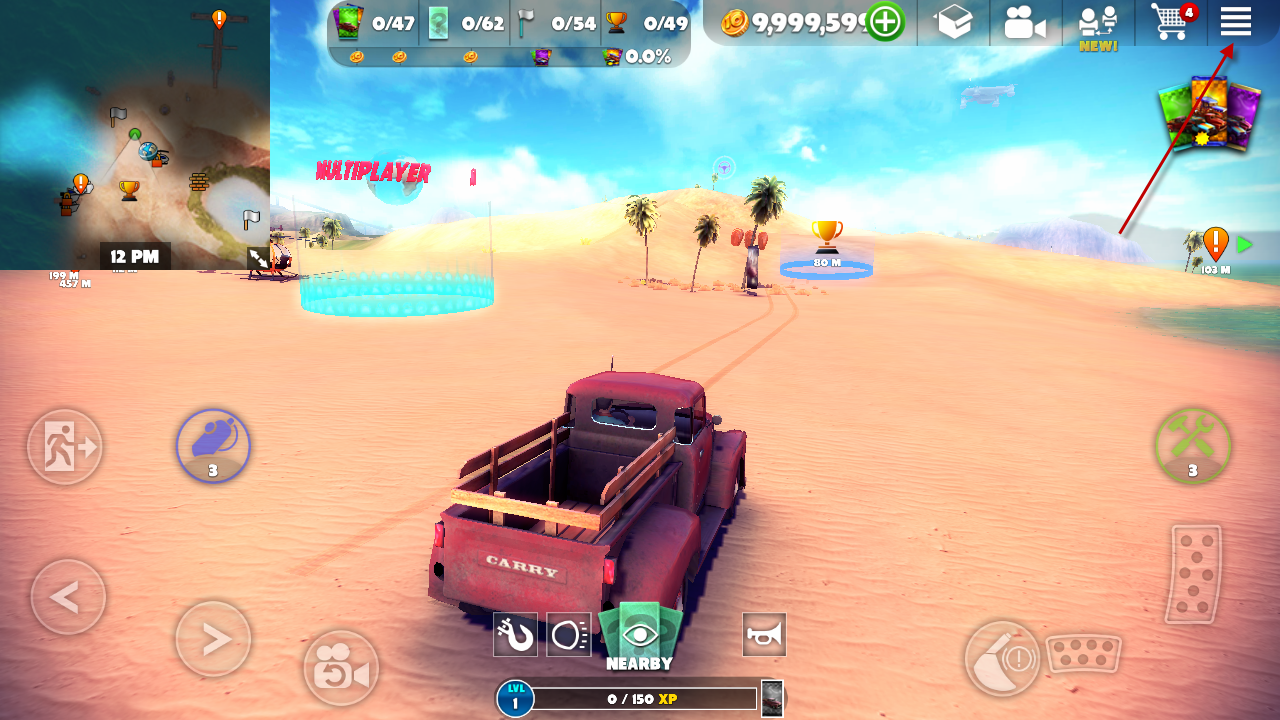Exit the vehicle
The image size is (1280, 720).
65,446
